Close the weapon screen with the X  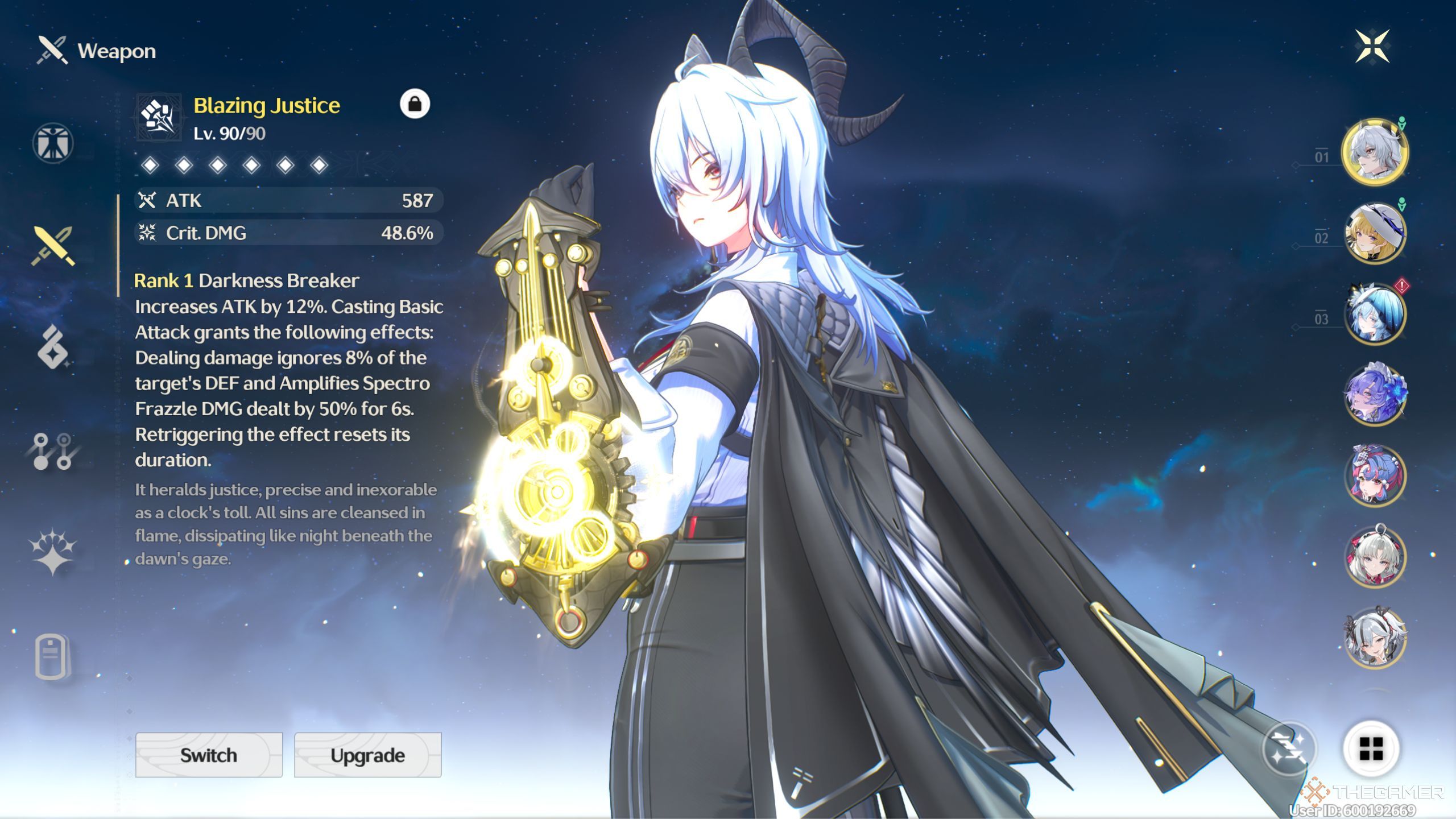[x=1372, y=47]
